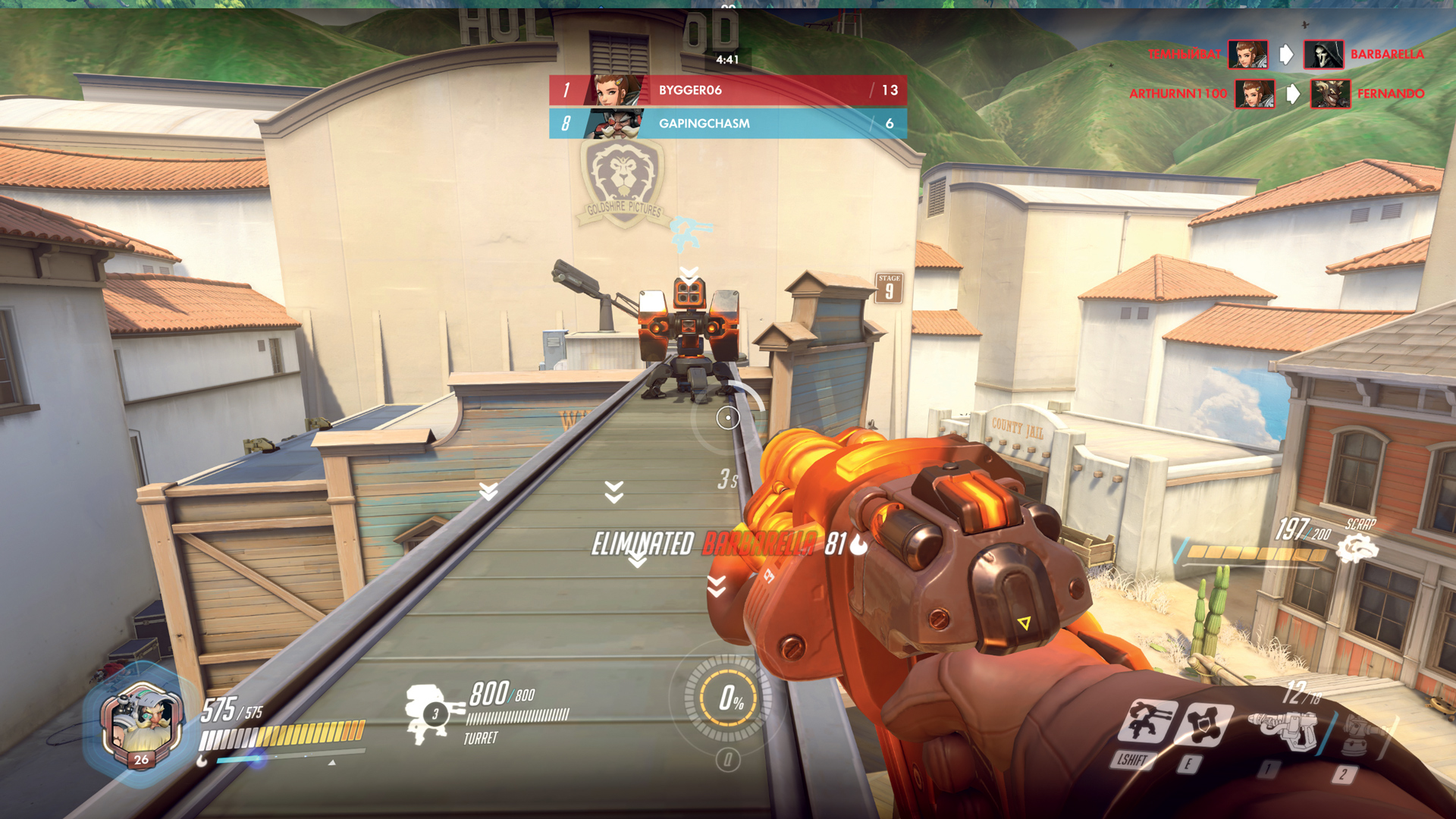
Task: Click the Scrap gear icon
Action: click(x=1357, y=548)
